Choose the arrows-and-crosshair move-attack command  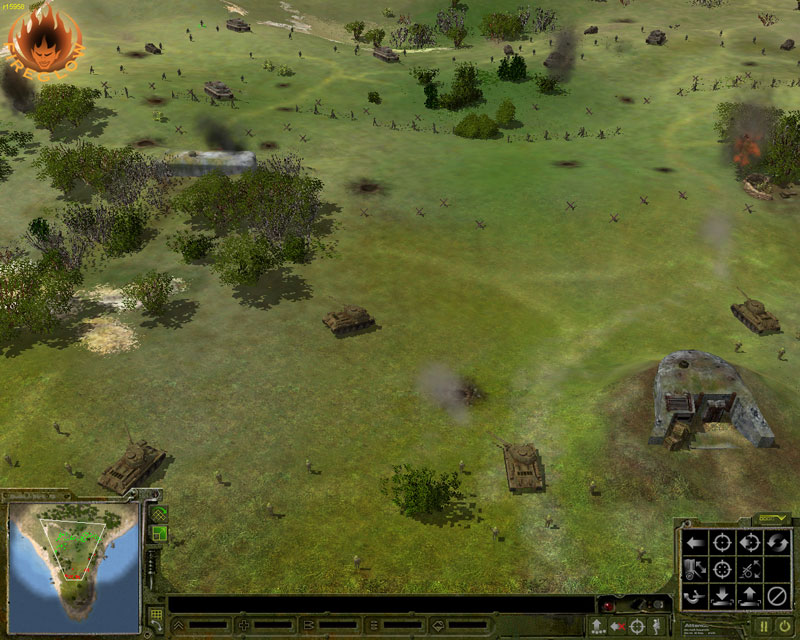(749, 544)
